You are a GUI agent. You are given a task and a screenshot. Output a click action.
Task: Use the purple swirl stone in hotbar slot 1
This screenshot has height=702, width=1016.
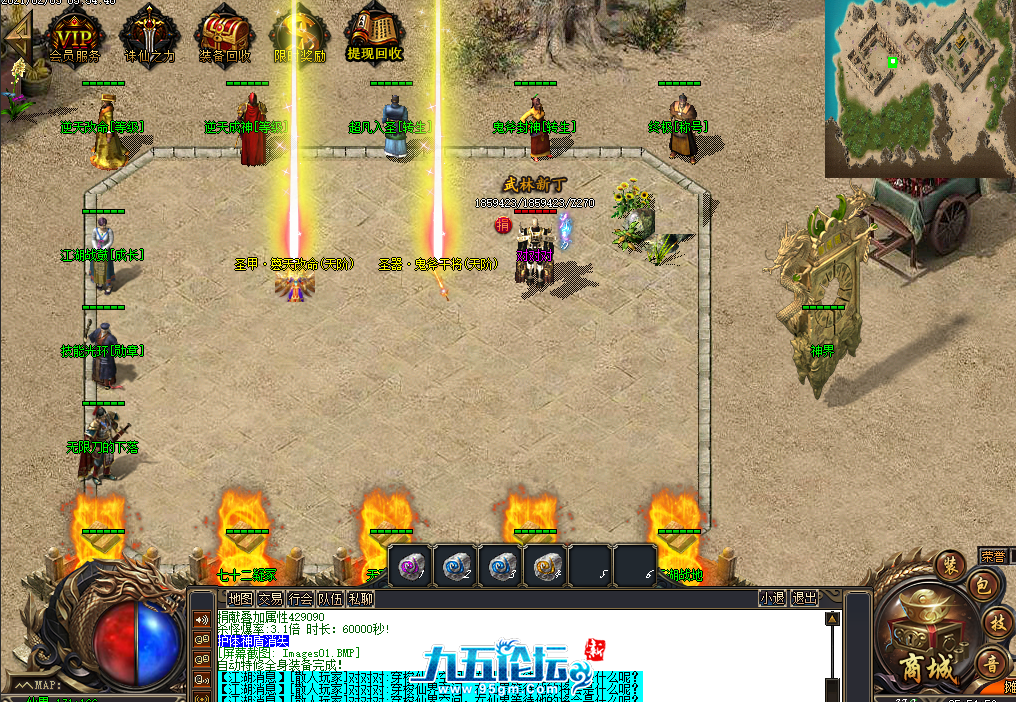coord(410,565)
